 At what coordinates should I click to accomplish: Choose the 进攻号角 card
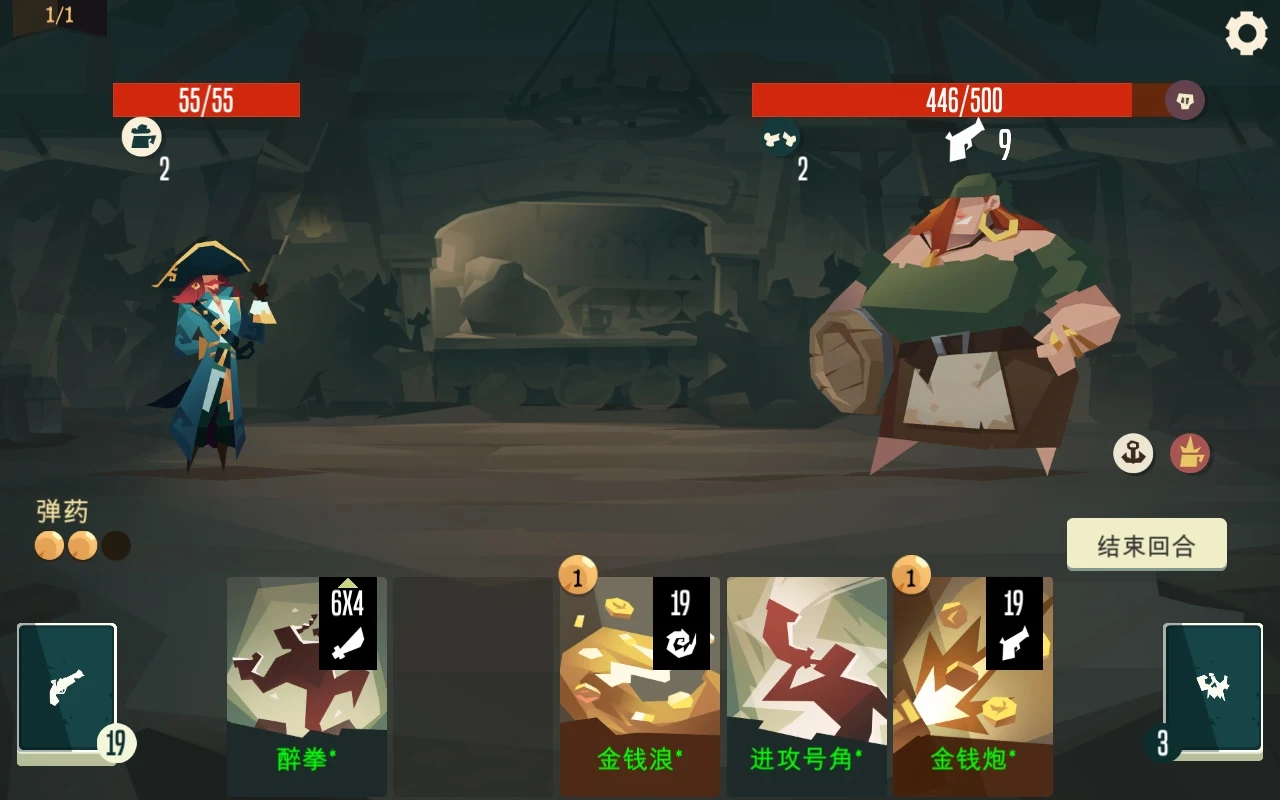[x=806, y=686]
